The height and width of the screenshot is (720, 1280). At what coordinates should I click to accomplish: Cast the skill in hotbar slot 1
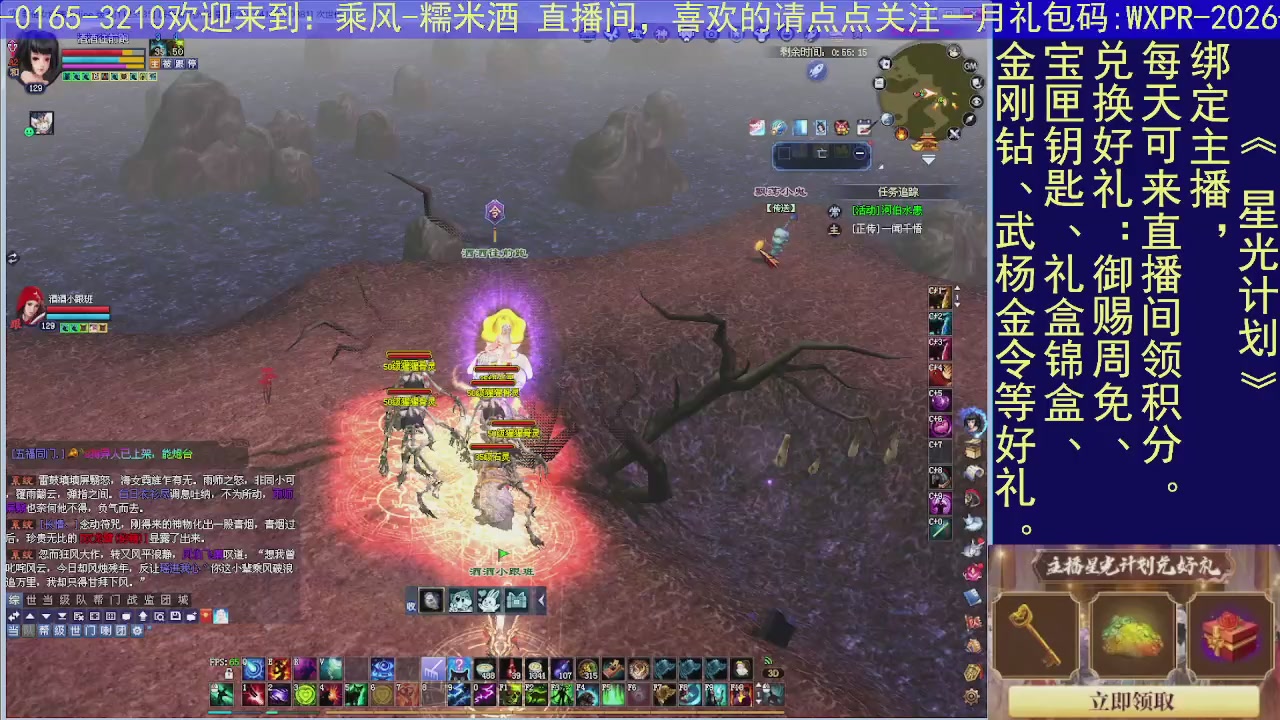[x=252, y=692]
